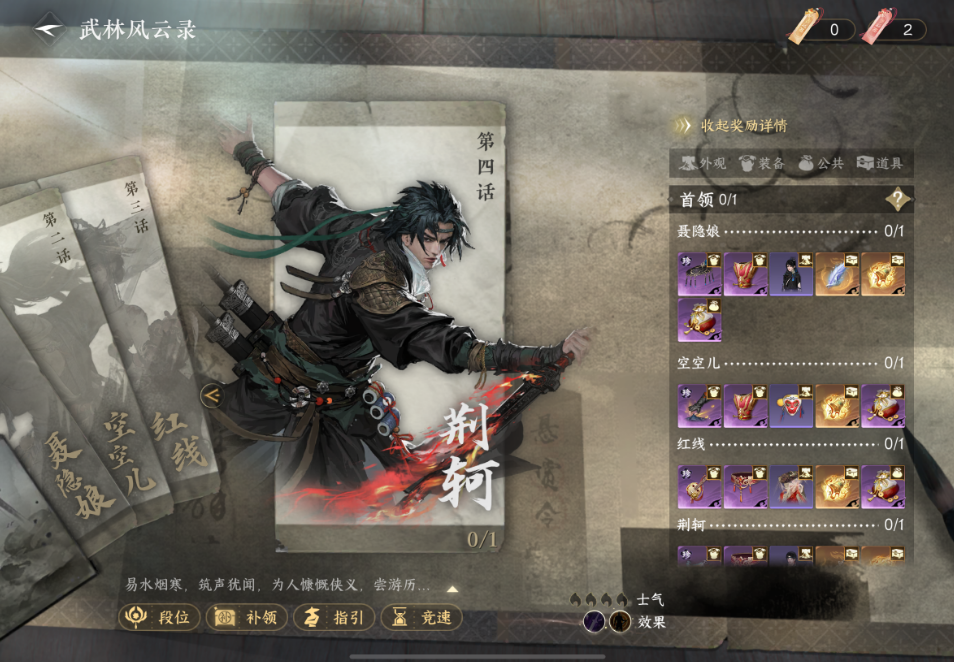Collapse reward details via 收起奖励详情
Screen dimensions: 954x662
coord(730,126)
